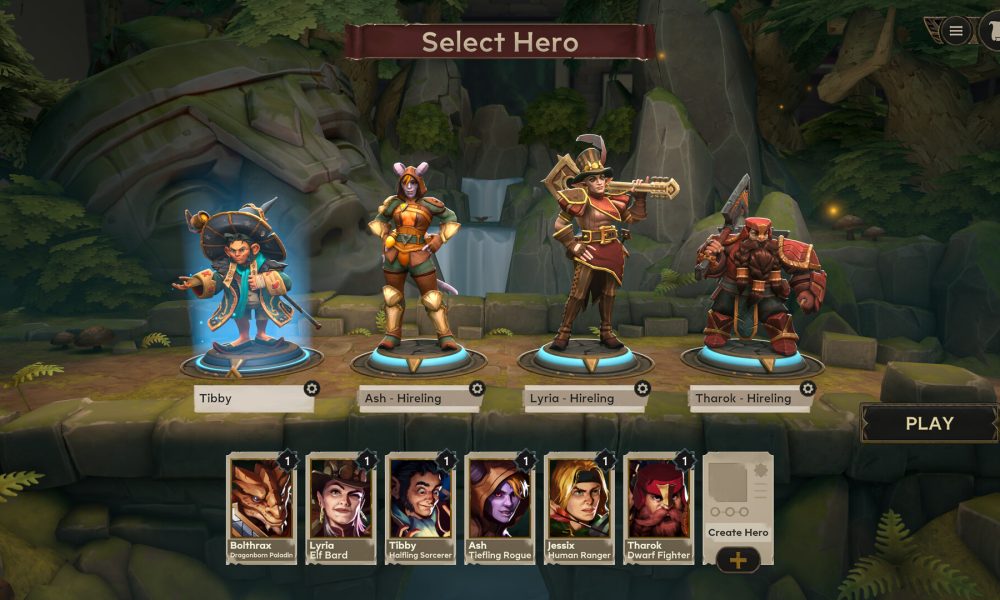Select the Bolthrax Dragonborn Paladin card
1000x600 pixels.
[262, 507]
